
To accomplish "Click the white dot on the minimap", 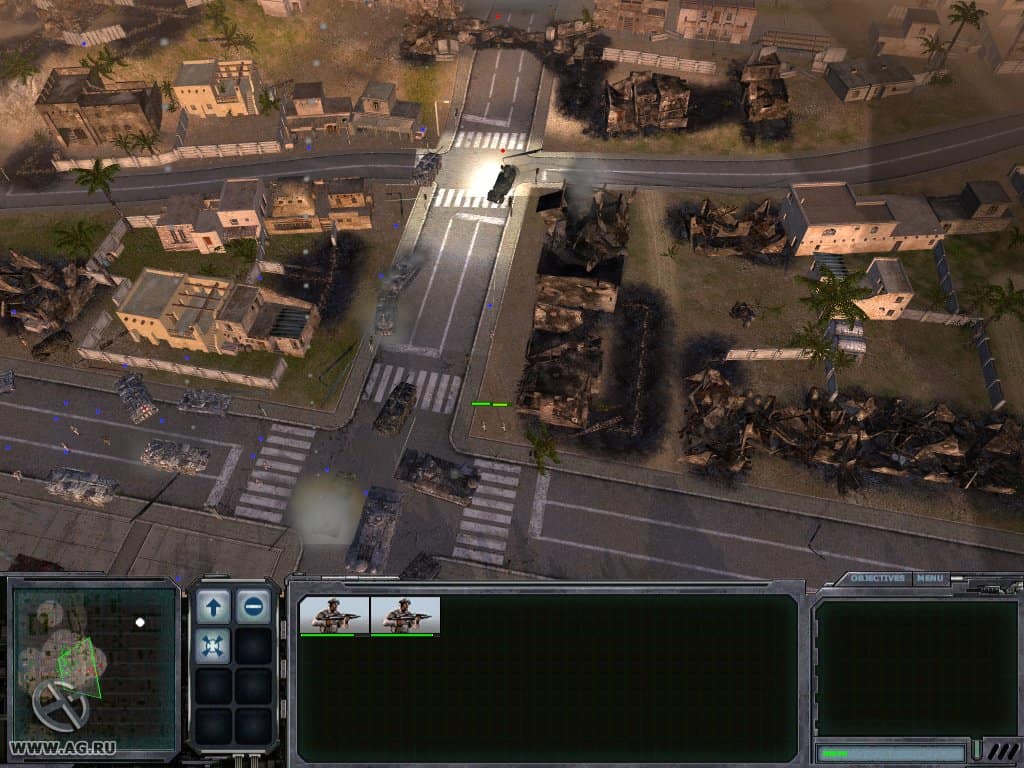I will 140,622.
